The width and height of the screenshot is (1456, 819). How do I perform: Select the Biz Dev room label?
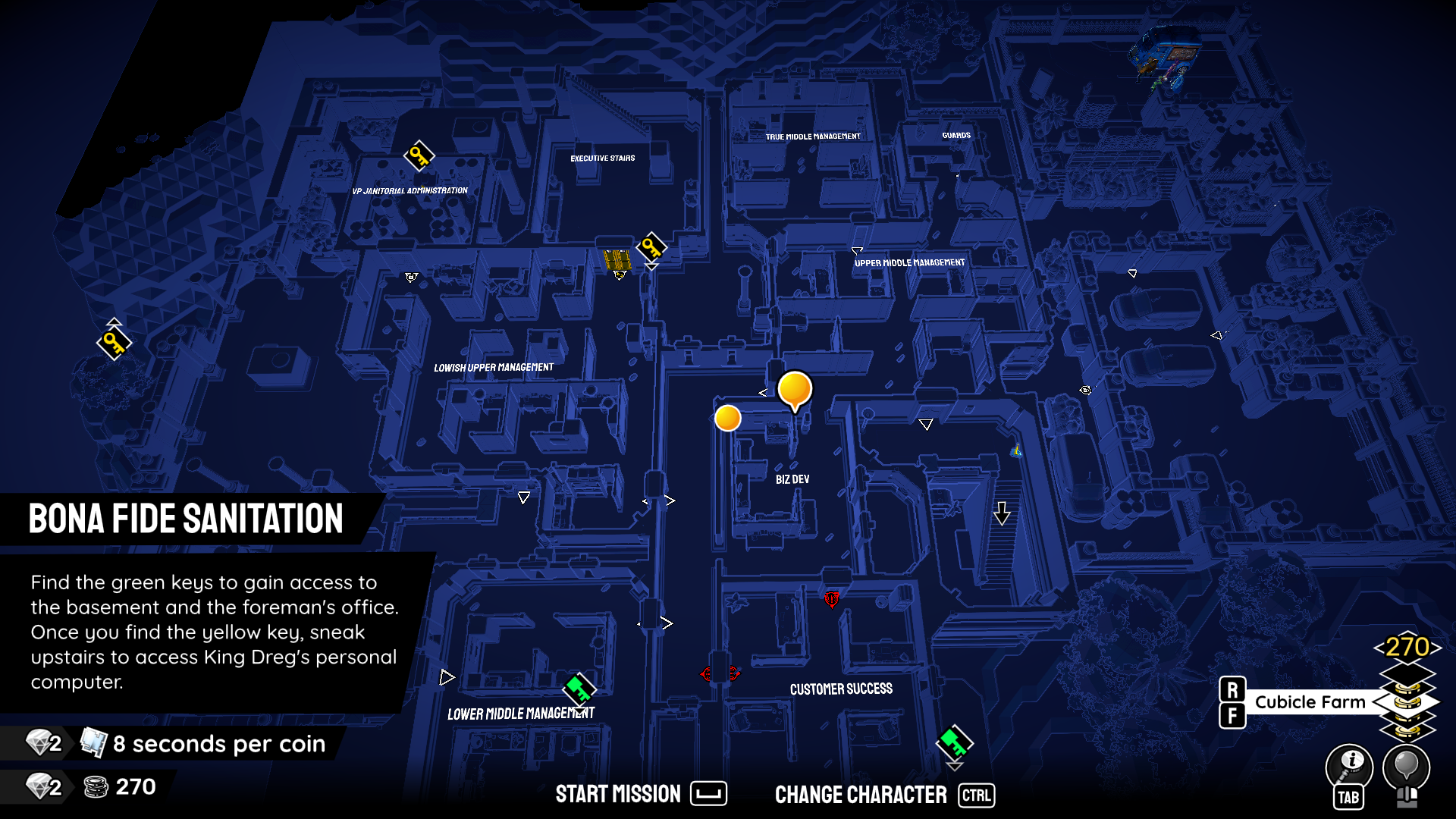793,479
